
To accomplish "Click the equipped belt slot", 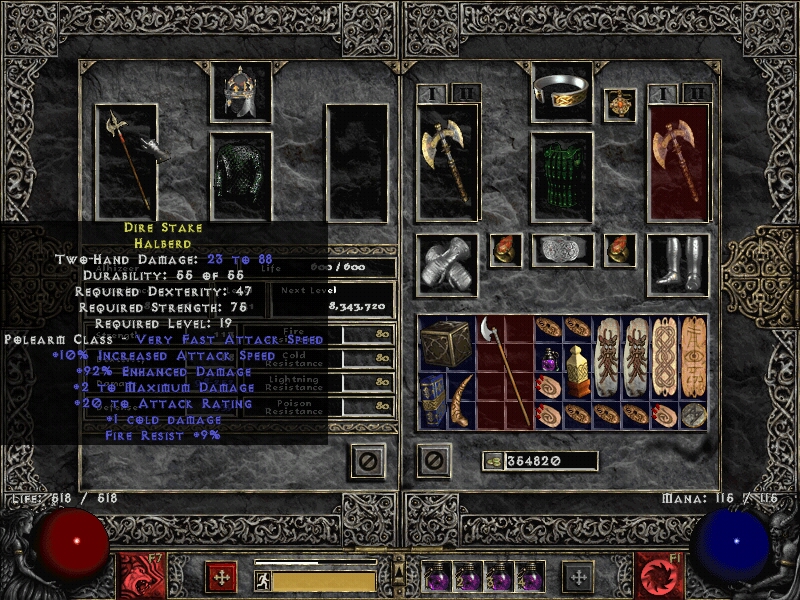I will point(561,250).
